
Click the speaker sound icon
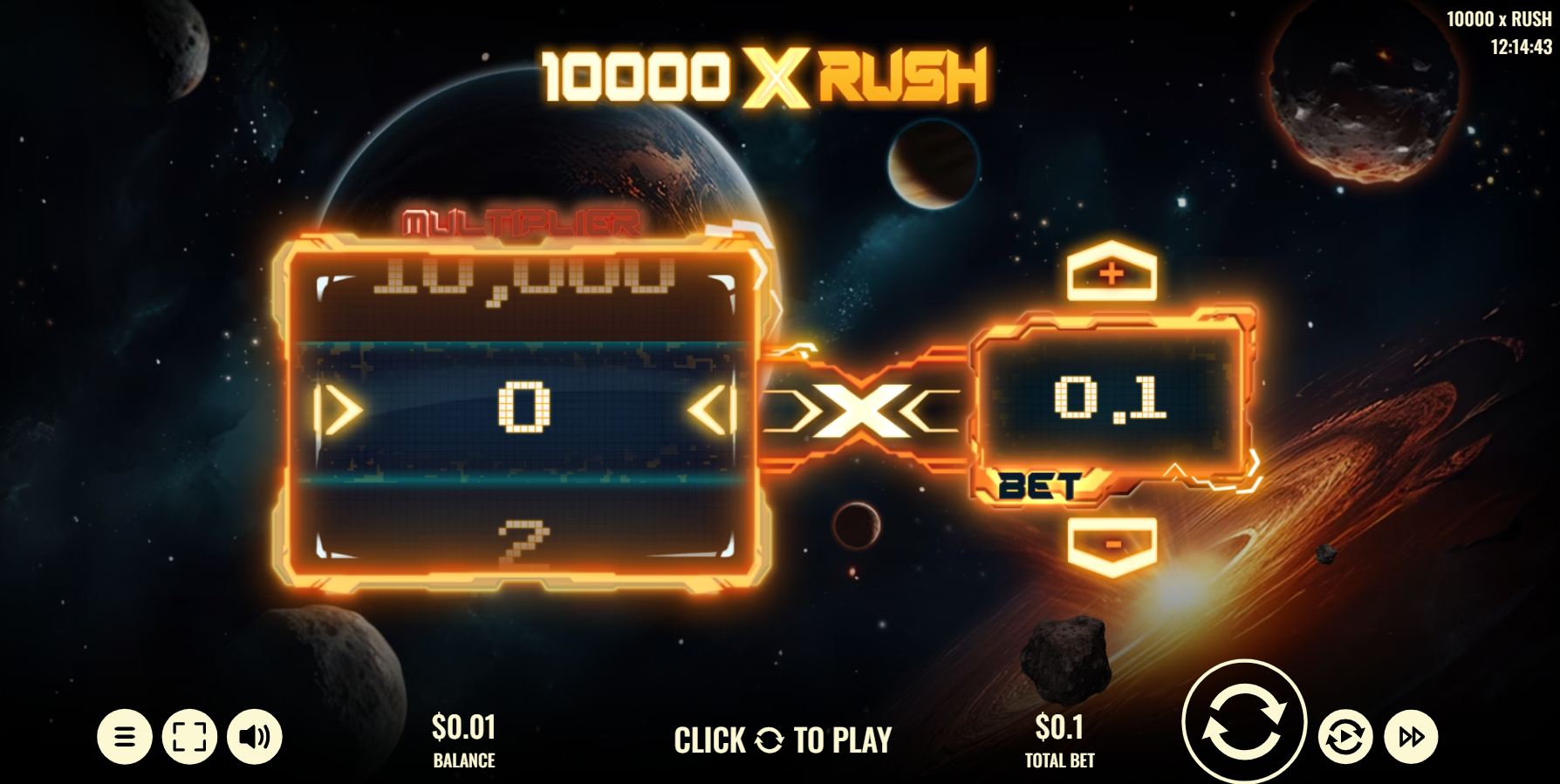(254, 735)
